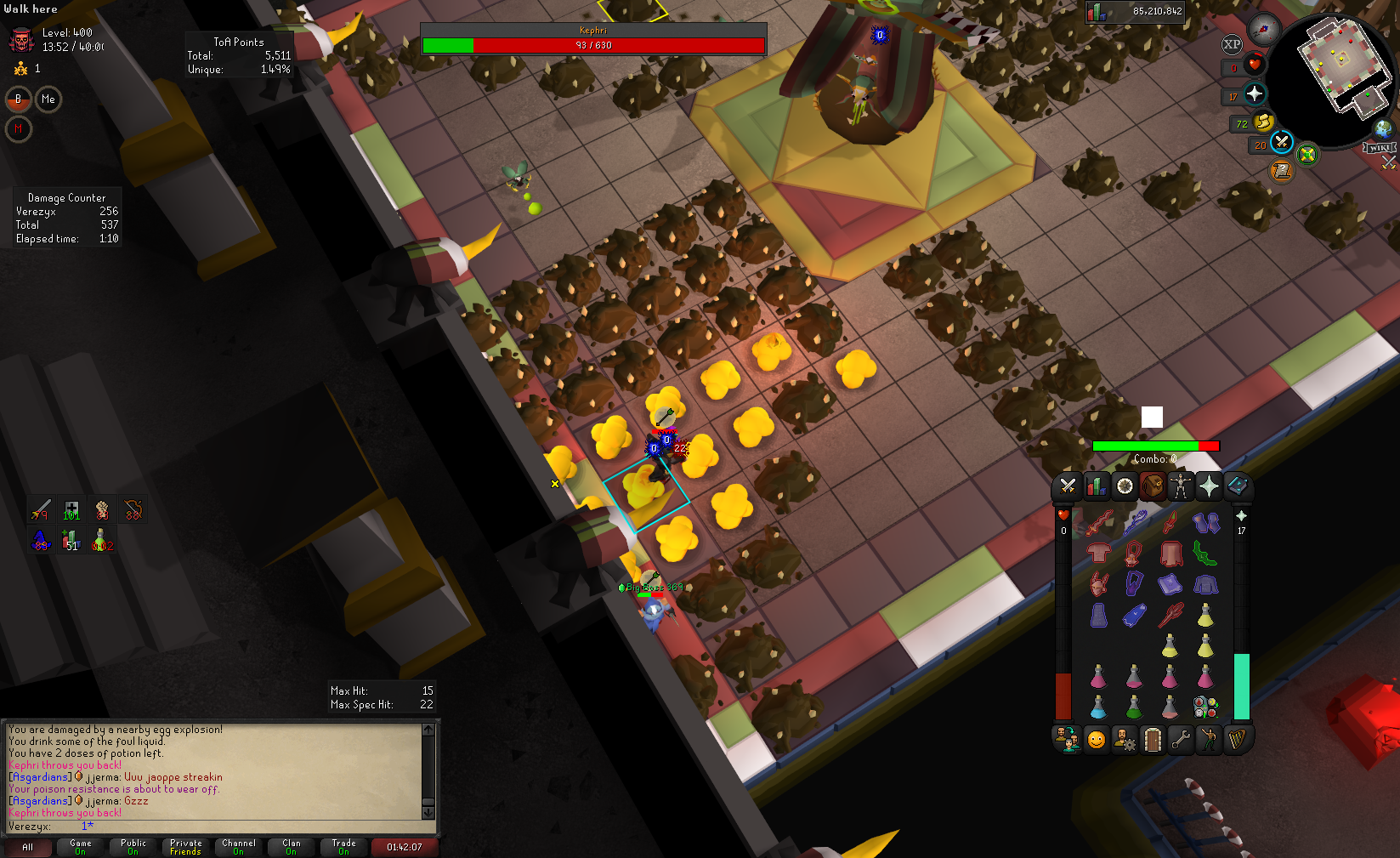This screenshot has width=1400, height=858.
Task: Drink the green potion in inventory
Action: (1134, 707)
